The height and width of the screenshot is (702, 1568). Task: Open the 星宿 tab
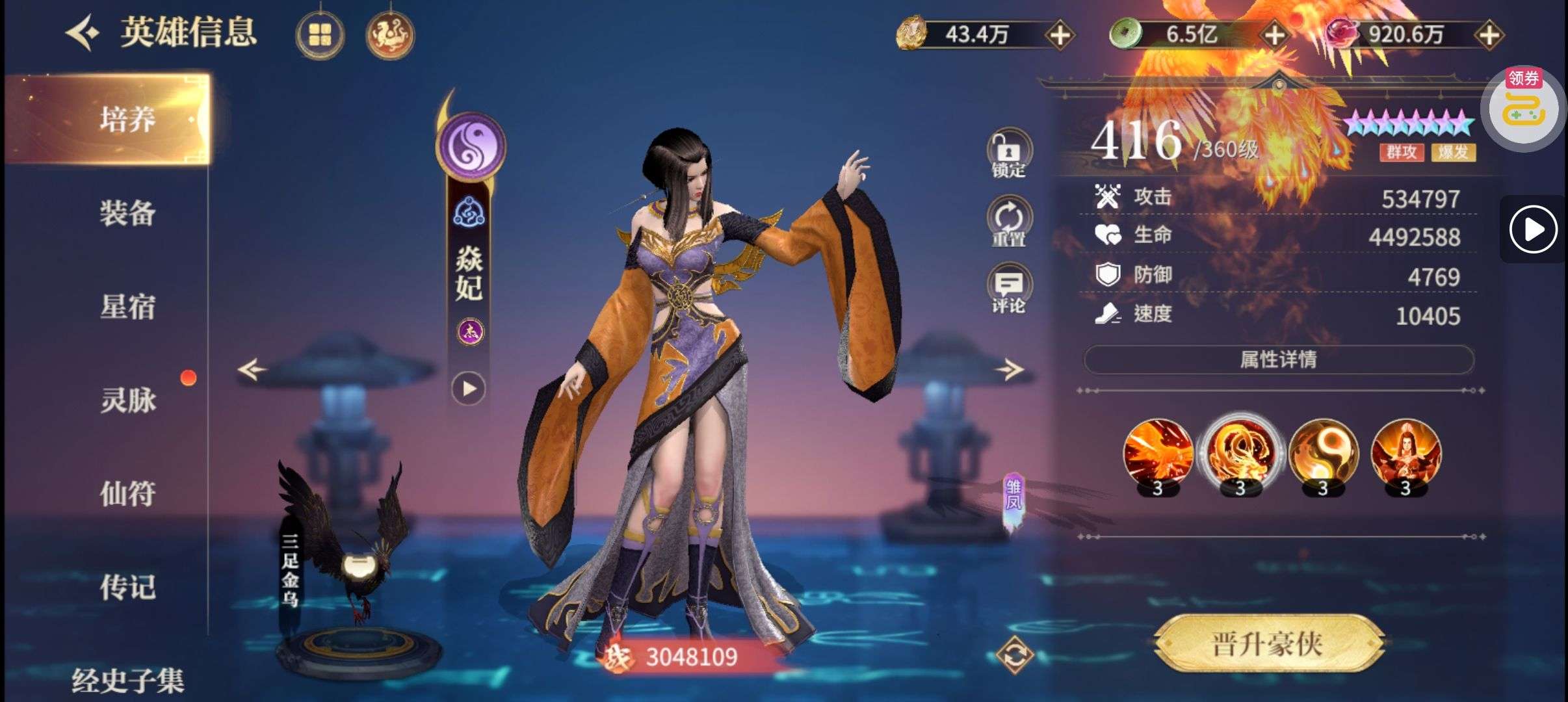coord(127,307)
